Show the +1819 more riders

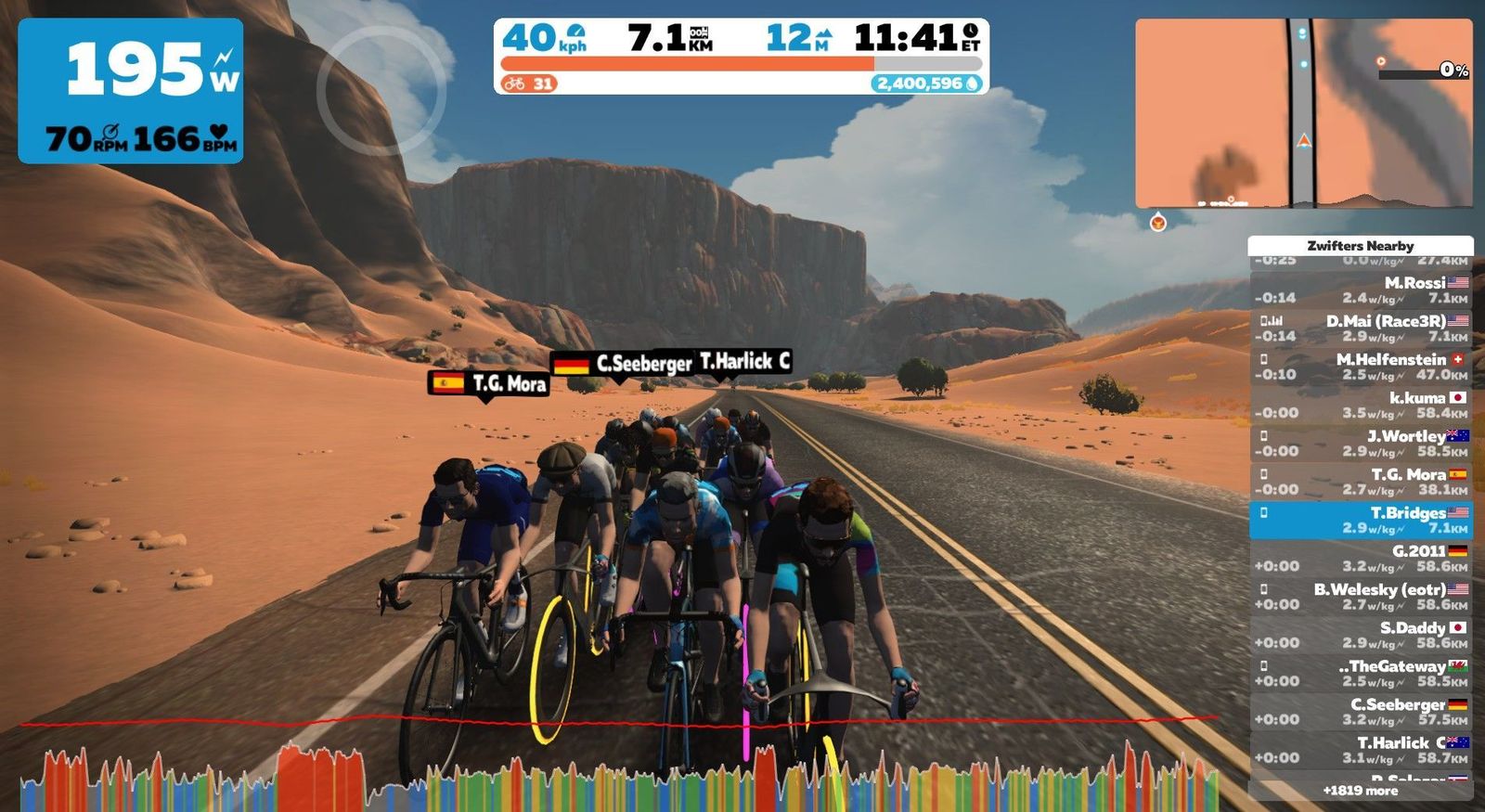tap(1361, 791)
